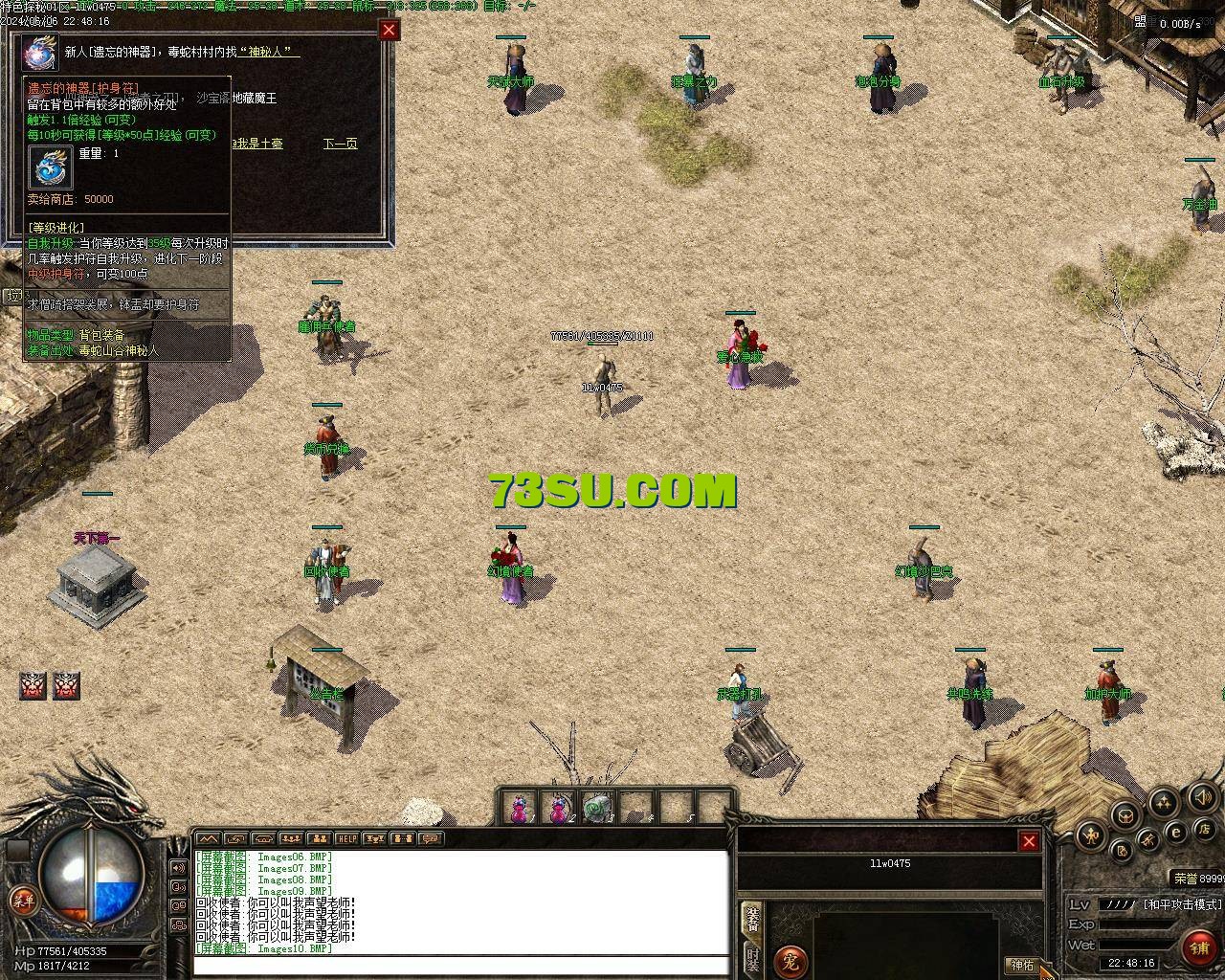The image size is (1225, 980).
Task: Select the green scroll item in the hotbar
Action: pos(599,809)
